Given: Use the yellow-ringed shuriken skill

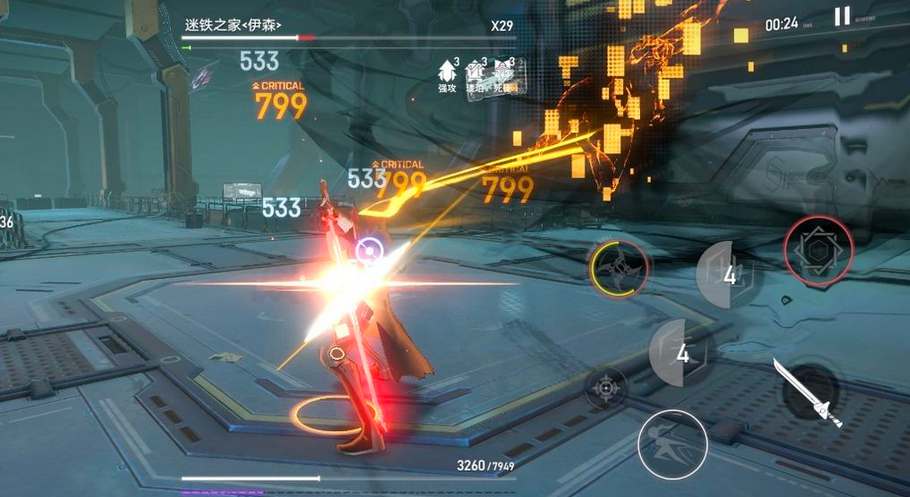Looking at the screenshot, I should click(x=619, y=268).
